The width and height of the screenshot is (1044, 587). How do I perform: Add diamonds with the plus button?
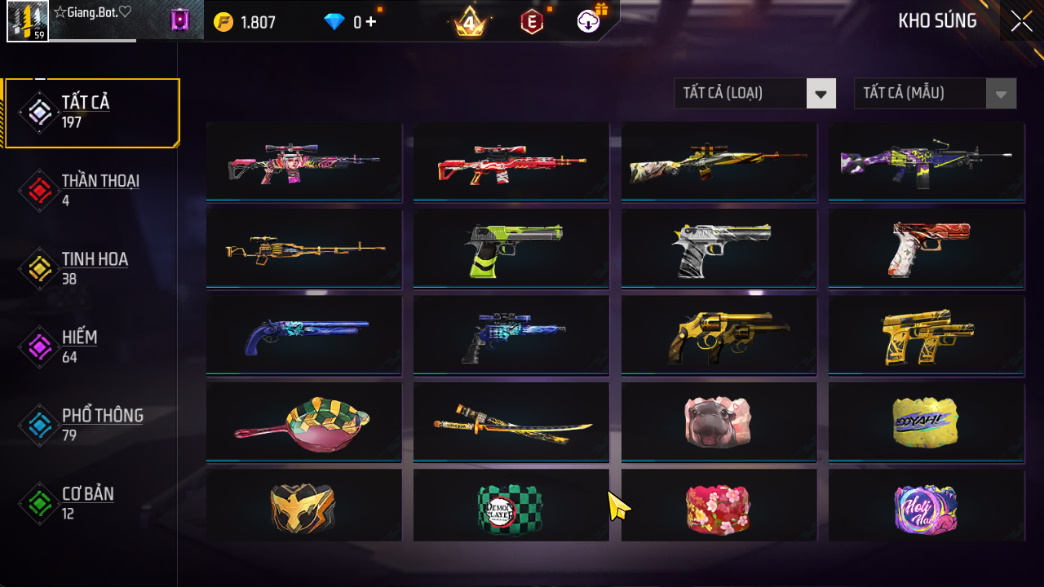pos(371,22)
